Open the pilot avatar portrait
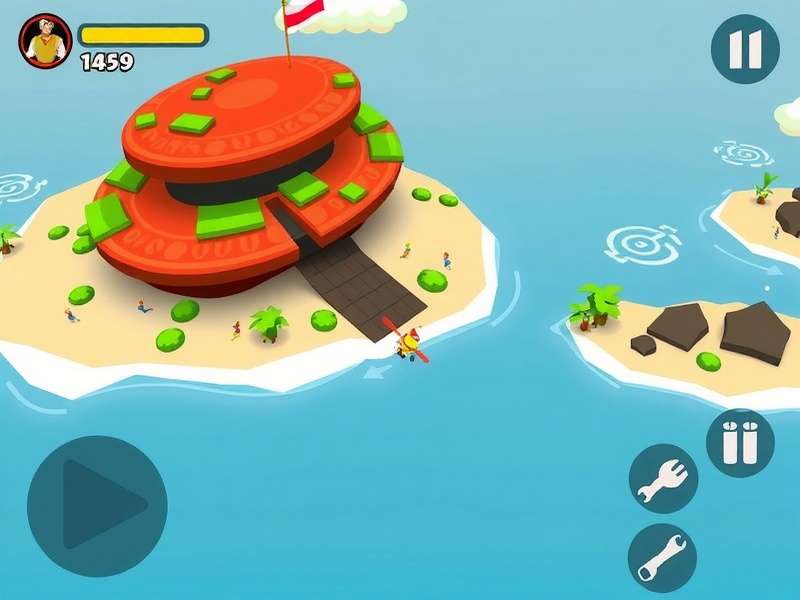 pyautogui.click(x=45, y=41)
